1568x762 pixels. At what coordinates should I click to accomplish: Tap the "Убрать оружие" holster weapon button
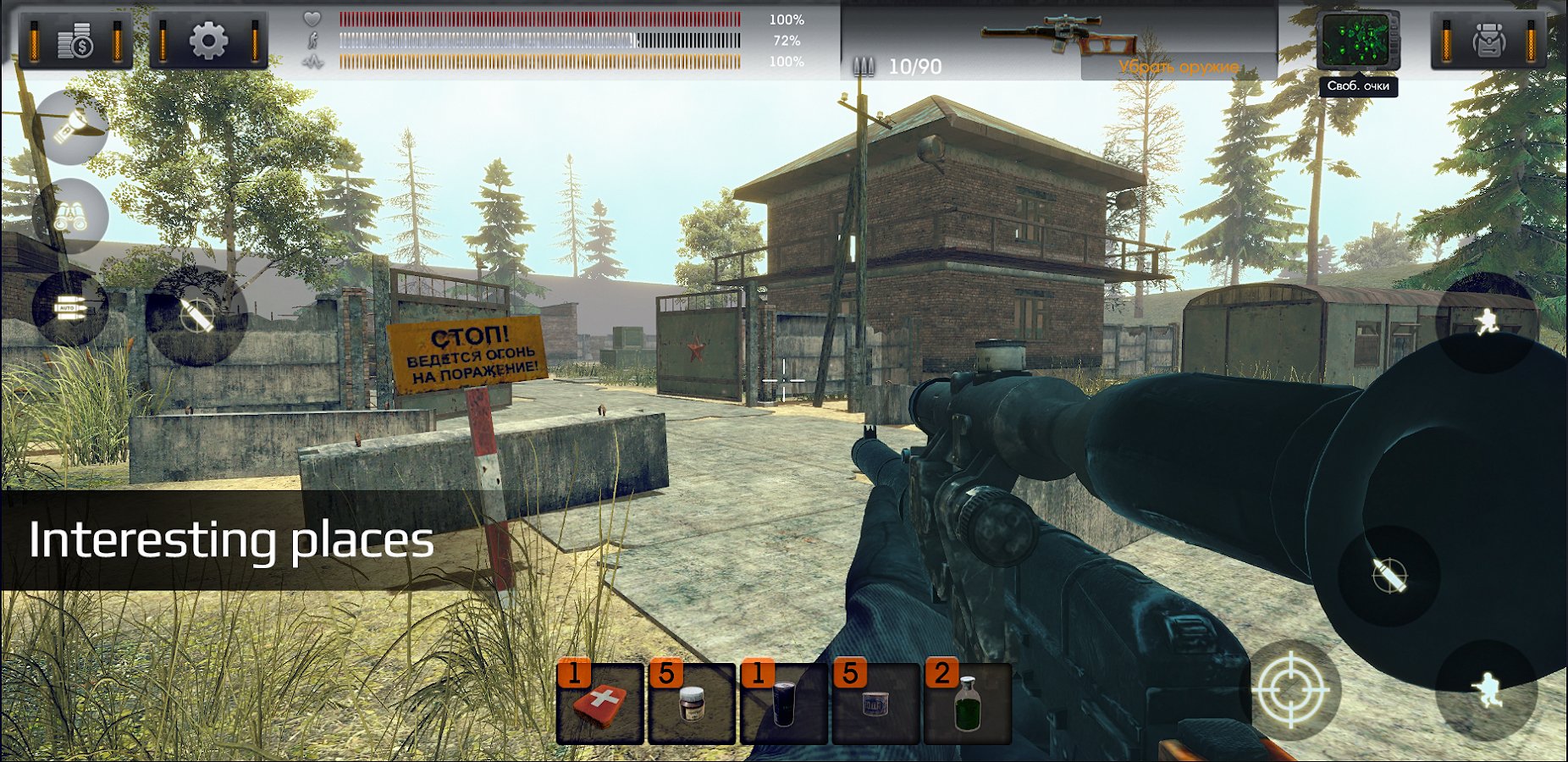point(1178,67)
